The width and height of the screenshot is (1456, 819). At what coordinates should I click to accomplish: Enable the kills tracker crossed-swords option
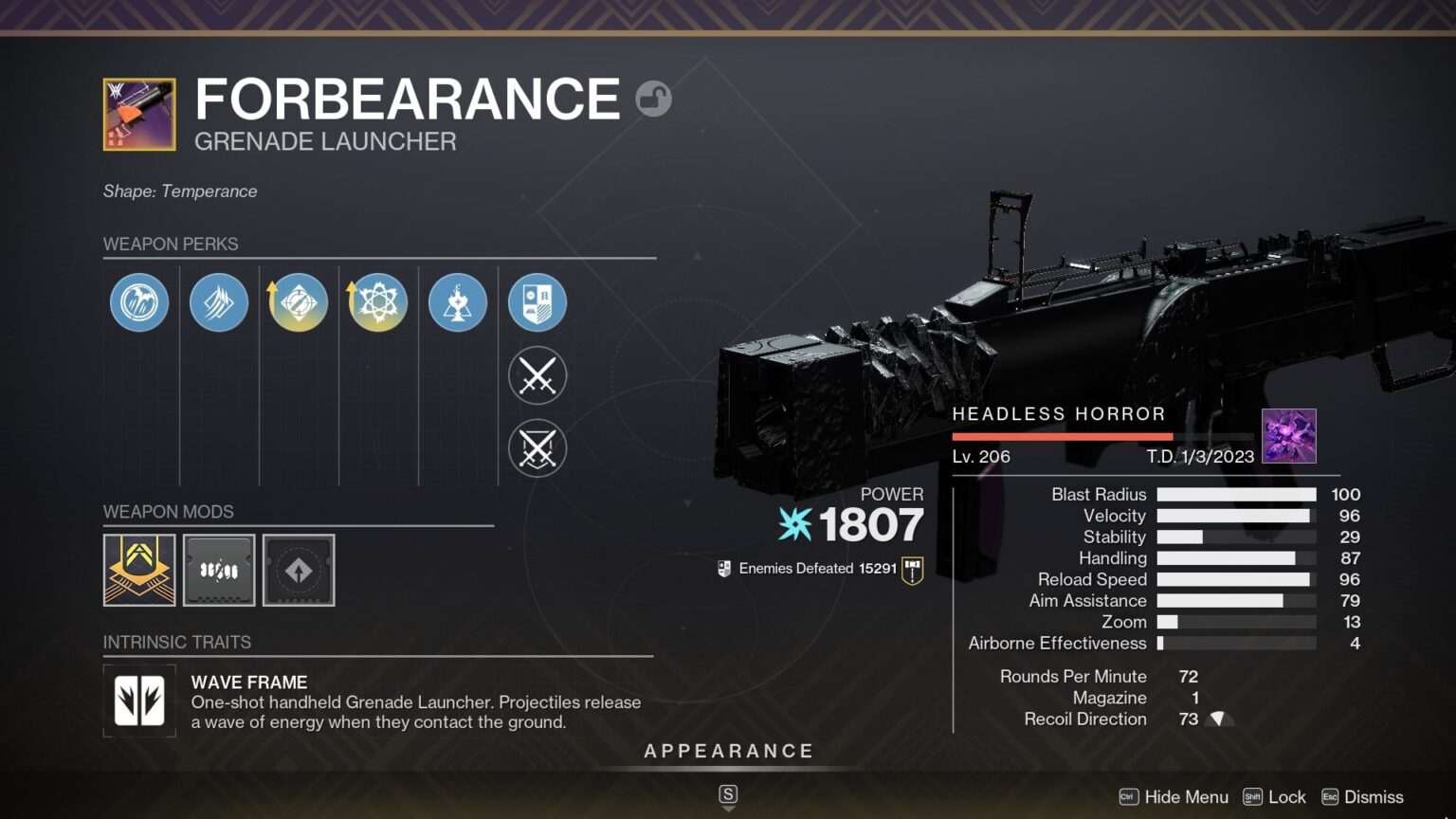click(x=537, y=375)
